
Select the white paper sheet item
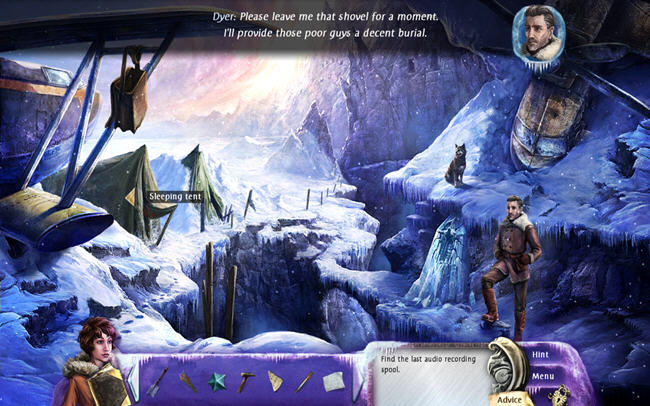(x=333, y=381)
